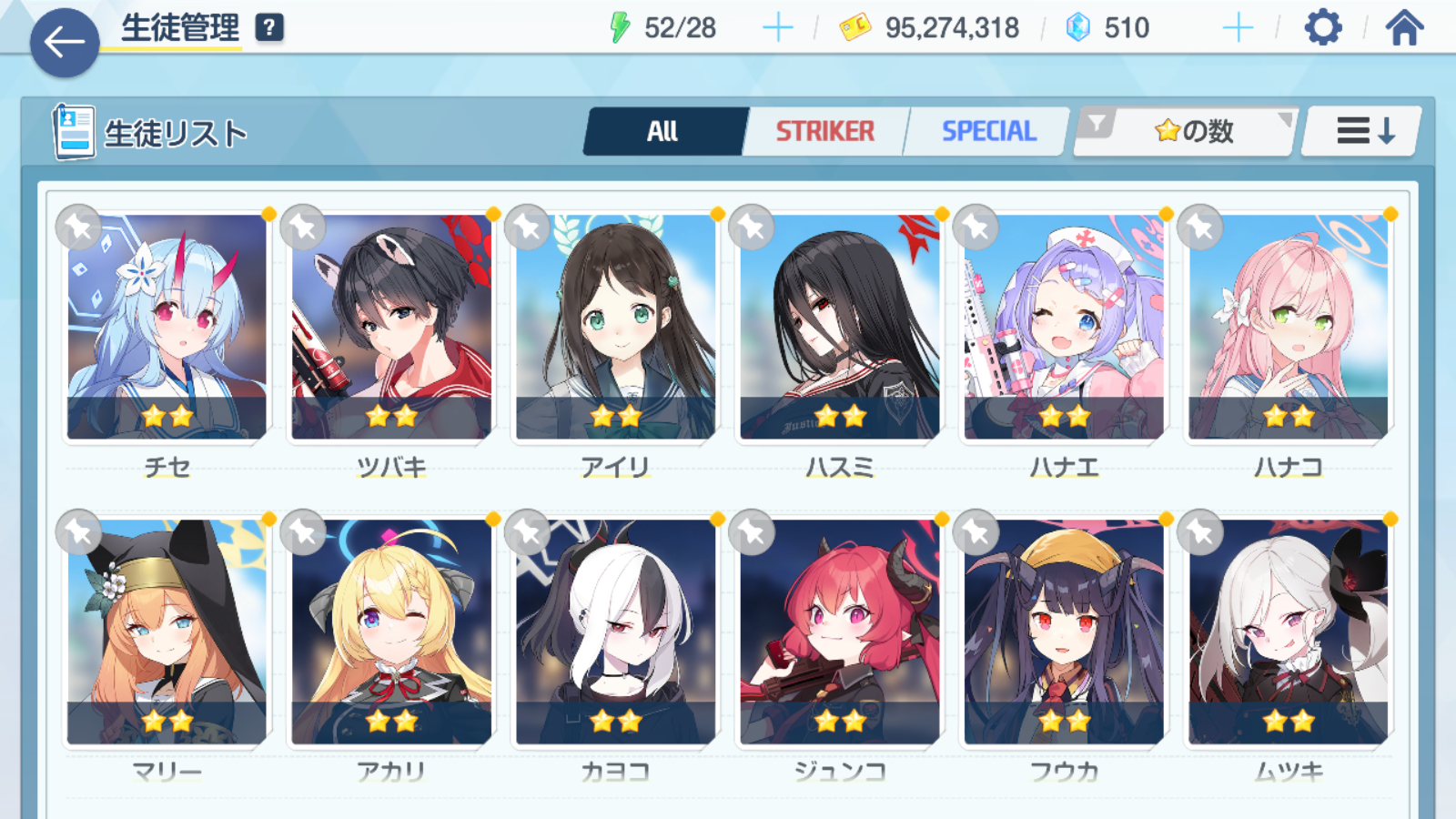This screenshot has width=1456, height=819.
Task: Switch to the SPECIAL tab
Action: coord(988,132)
